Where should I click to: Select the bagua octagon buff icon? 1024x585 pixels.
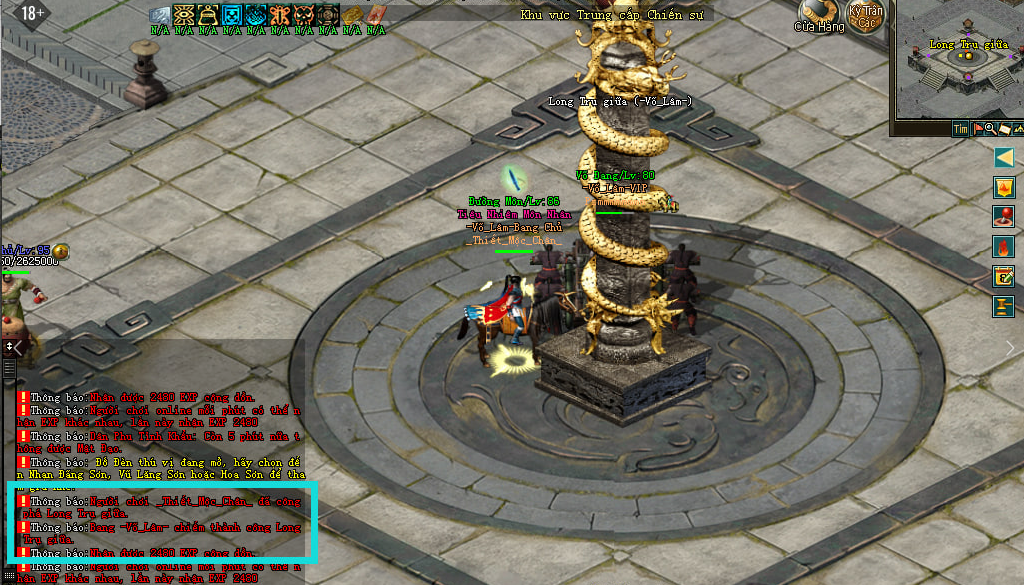(x=328, y=14)
